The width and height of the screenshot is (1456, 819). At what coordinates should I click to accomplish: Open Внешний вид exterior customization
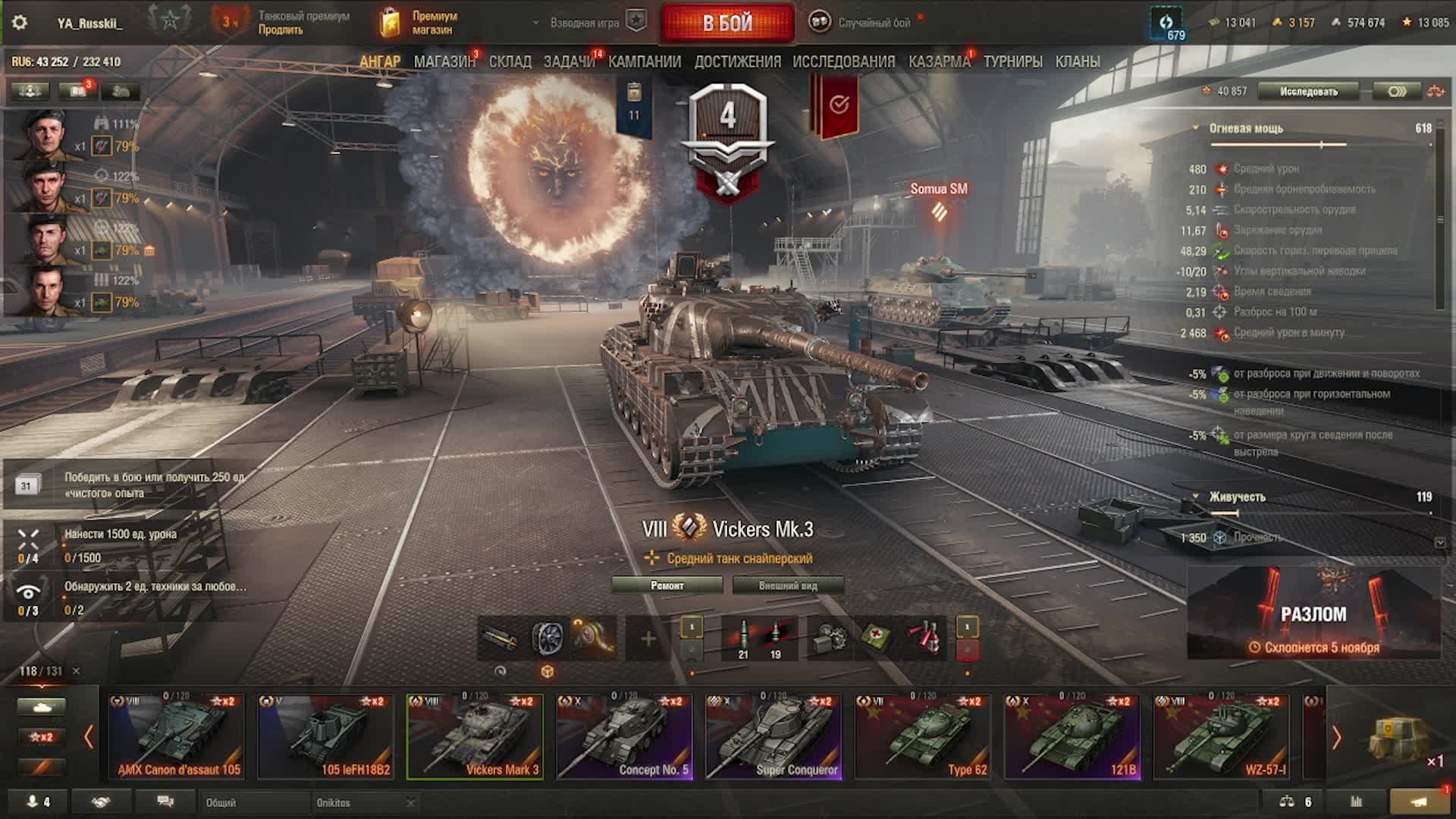(788, 585)
